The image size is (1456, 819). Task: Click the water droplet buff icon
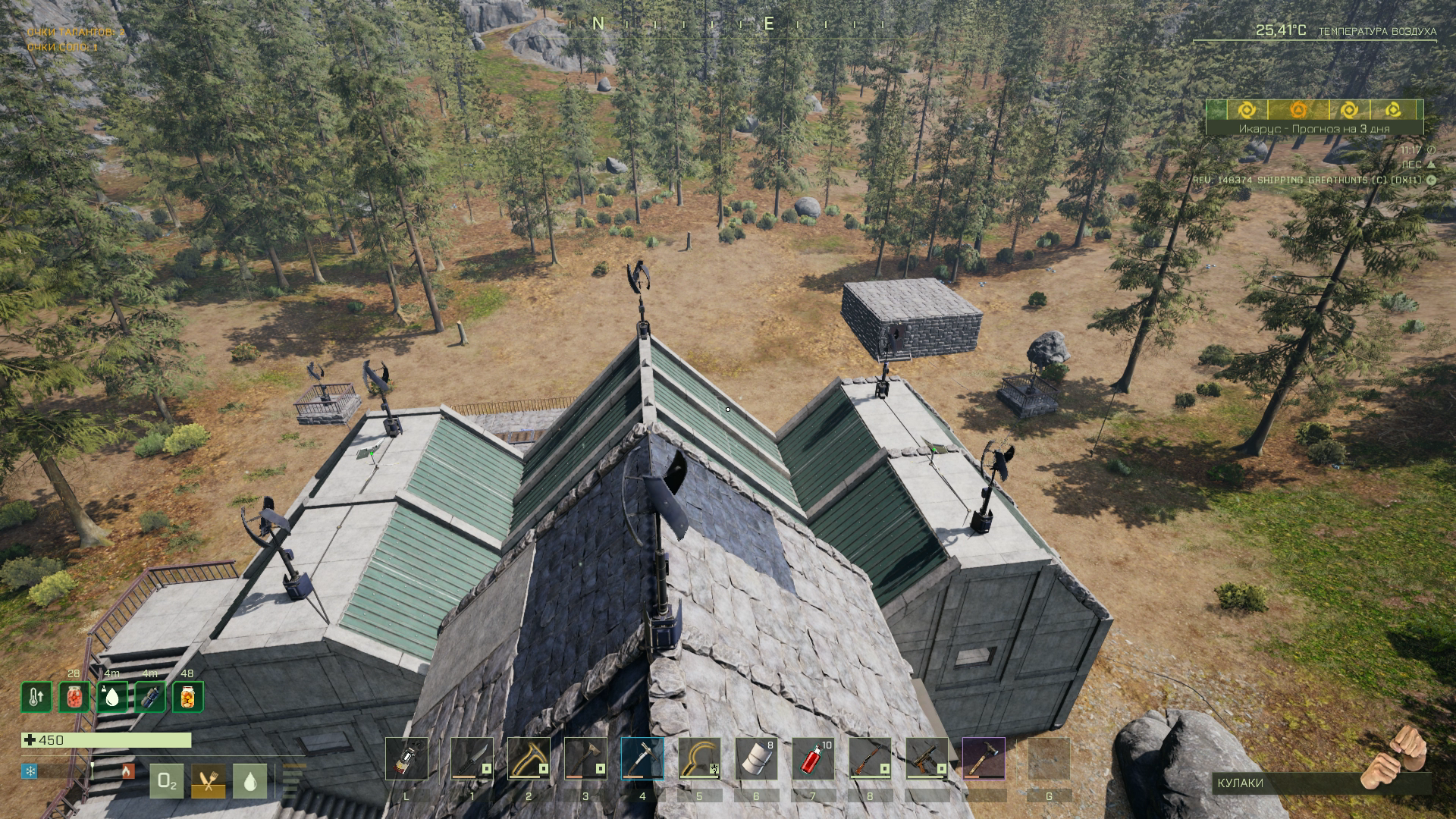pos(112,697)
